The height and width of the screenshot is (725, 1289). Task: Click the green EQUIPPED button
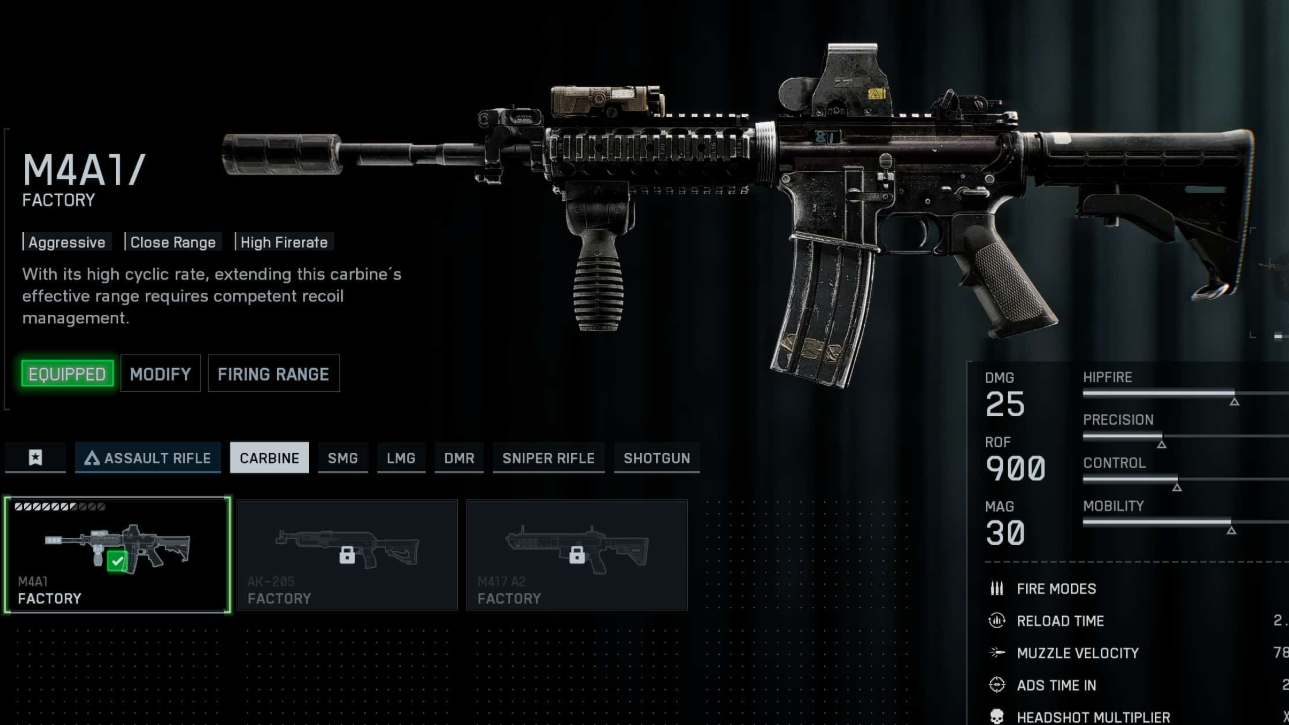point(67,374)
